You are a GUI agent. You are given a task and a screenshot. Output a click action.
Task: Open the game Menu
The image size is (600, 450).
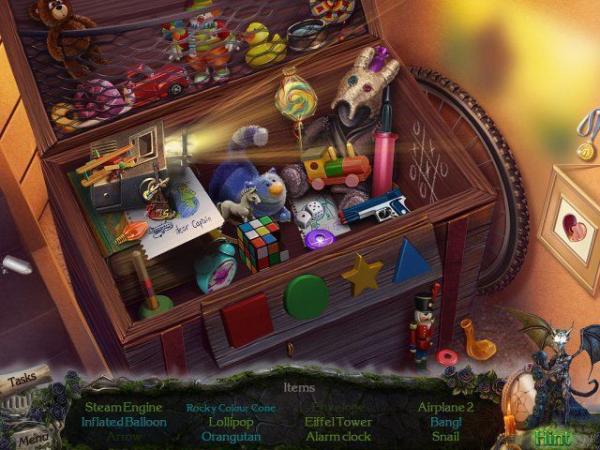pos(32,436)
